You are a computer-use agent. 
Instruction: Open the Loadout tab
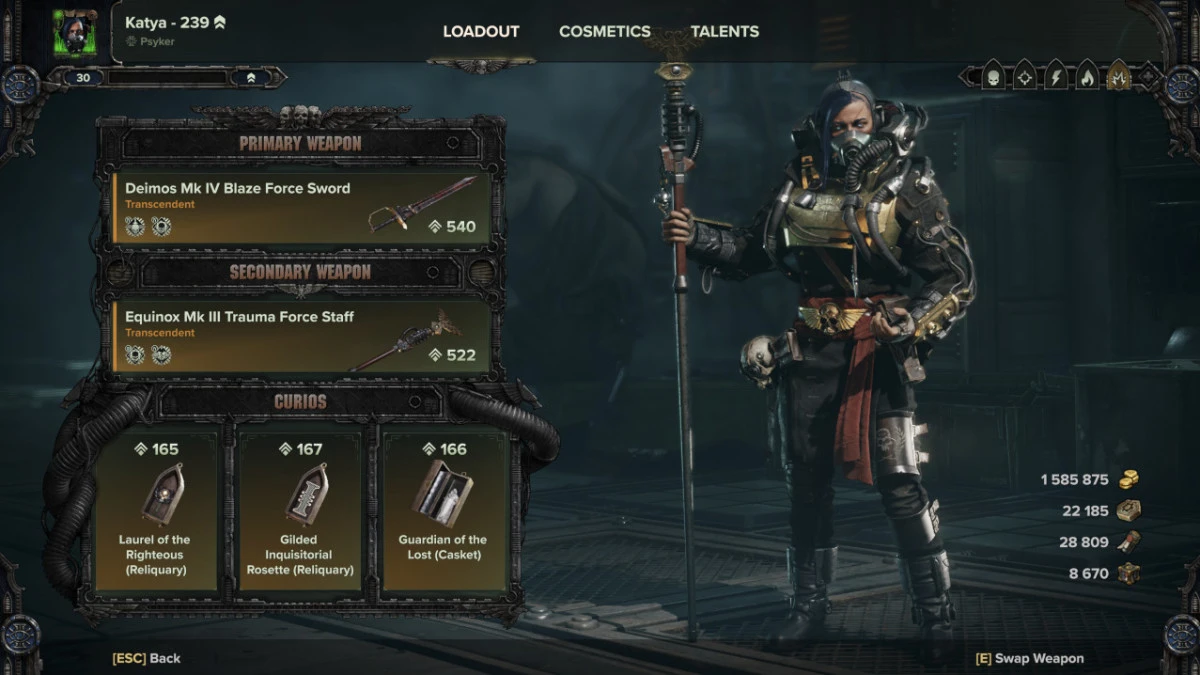pos(481,31)
